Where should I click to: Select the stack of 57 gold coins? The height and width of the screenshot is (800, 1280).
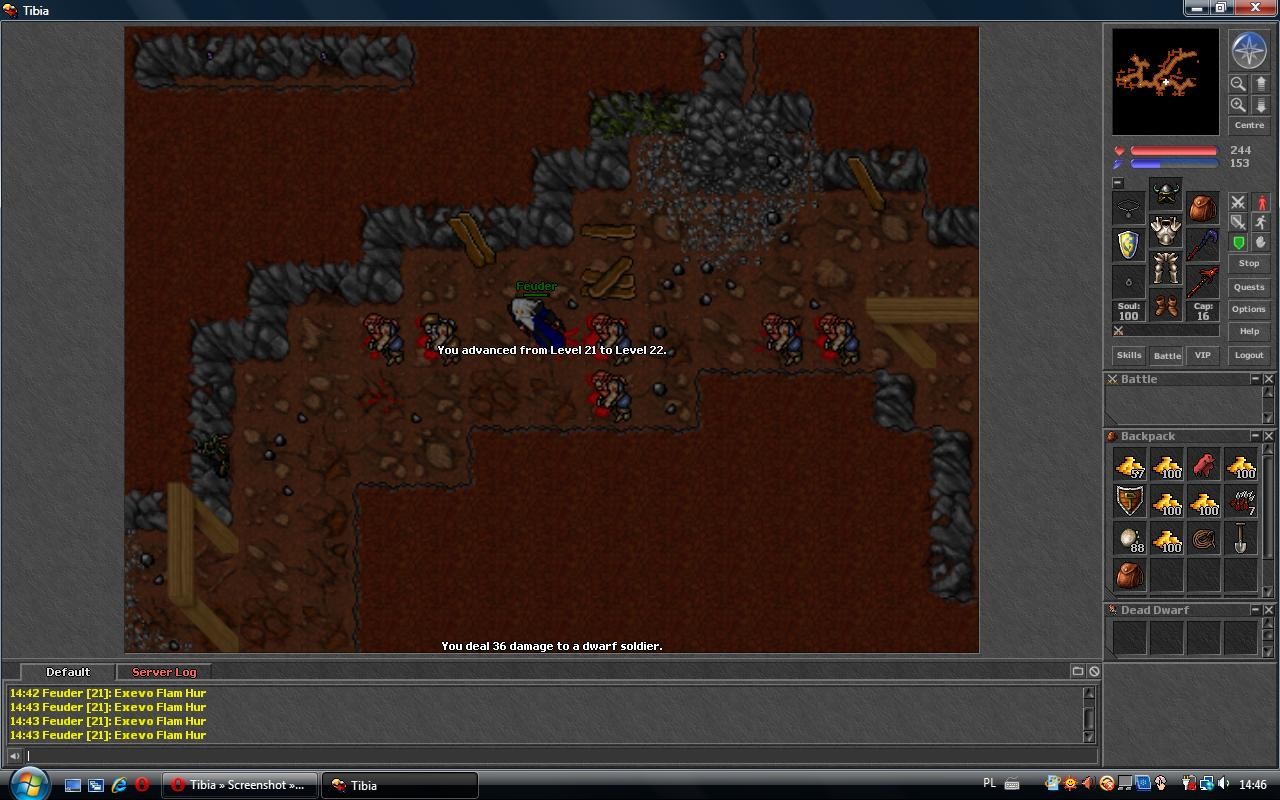coord(1130,466)
